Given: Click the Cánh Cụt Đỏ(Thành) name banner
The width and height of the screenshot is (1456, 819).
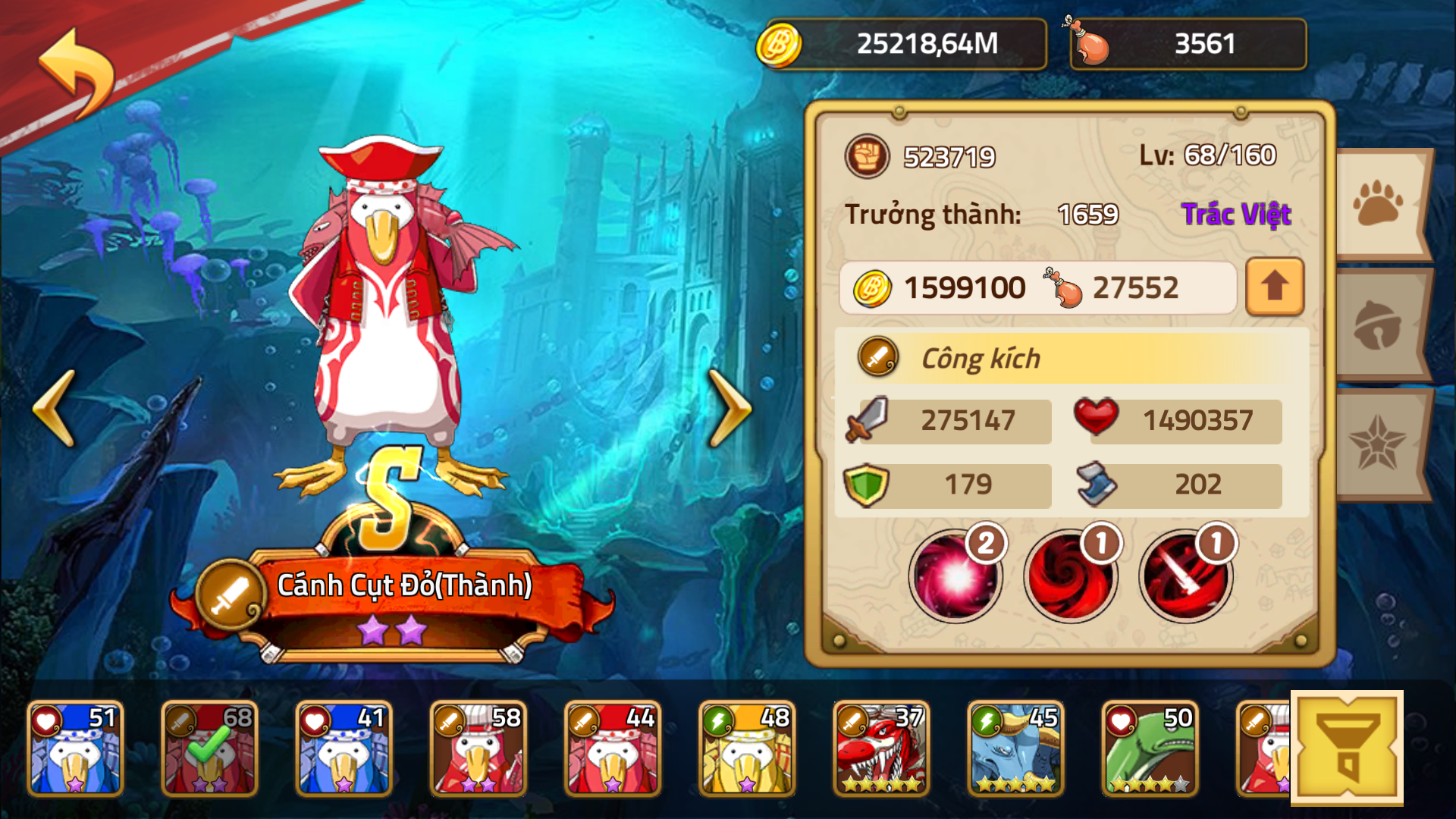Looking at the screenshot, I should [x=406, y=584].
